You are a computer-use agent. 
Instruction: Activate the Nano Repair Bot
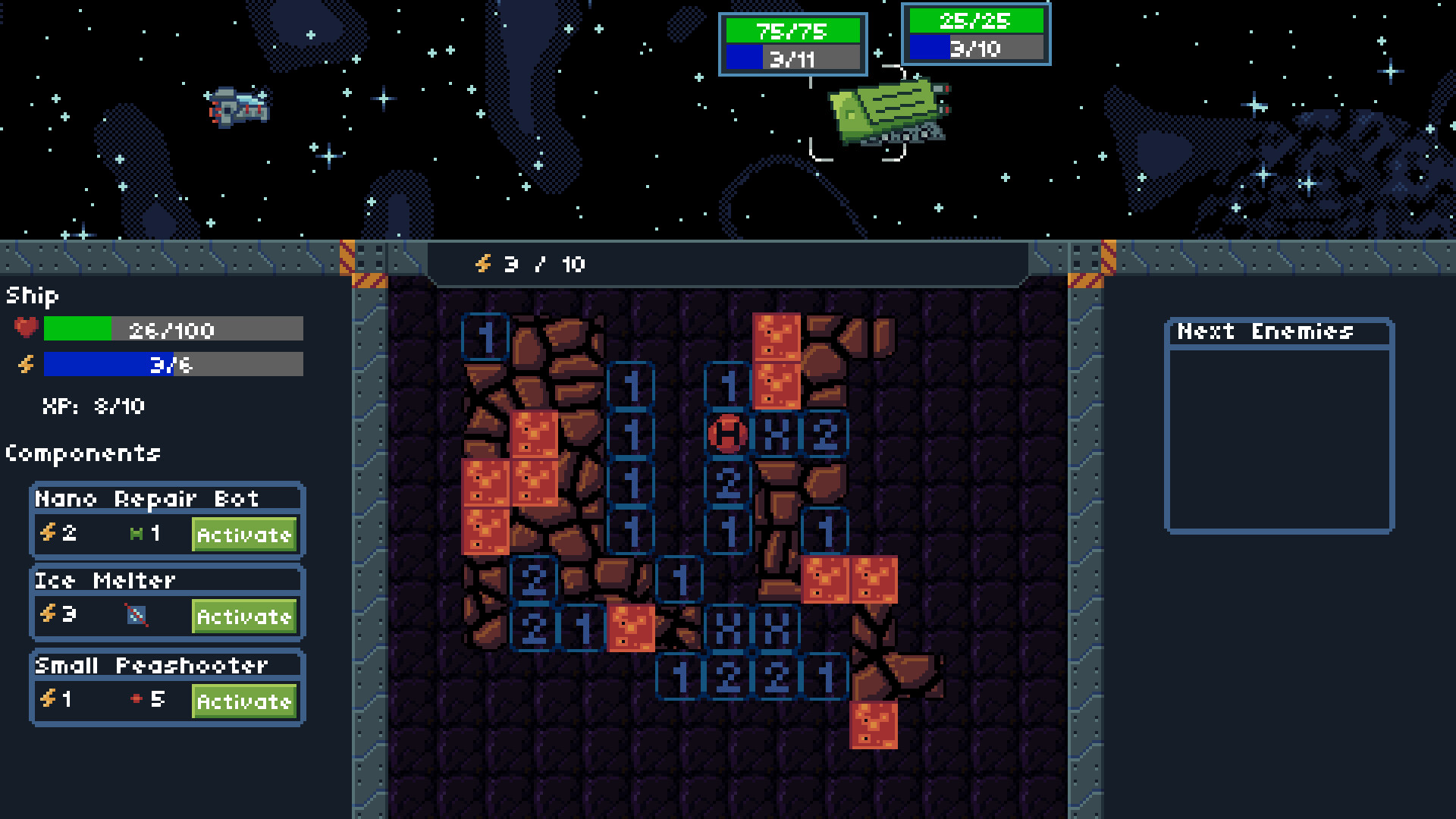243,535
